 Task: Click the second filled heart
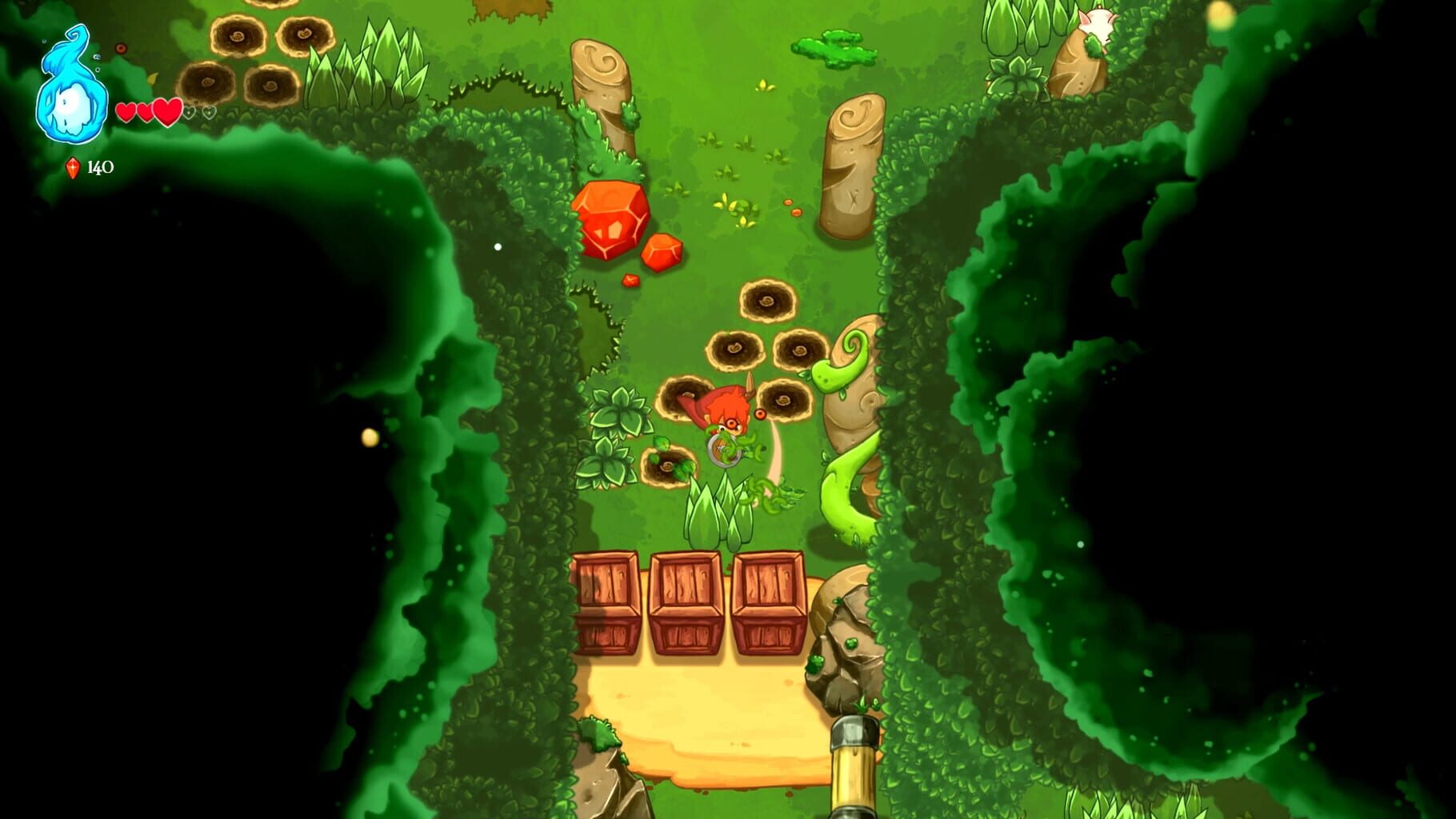click(146, 114)
